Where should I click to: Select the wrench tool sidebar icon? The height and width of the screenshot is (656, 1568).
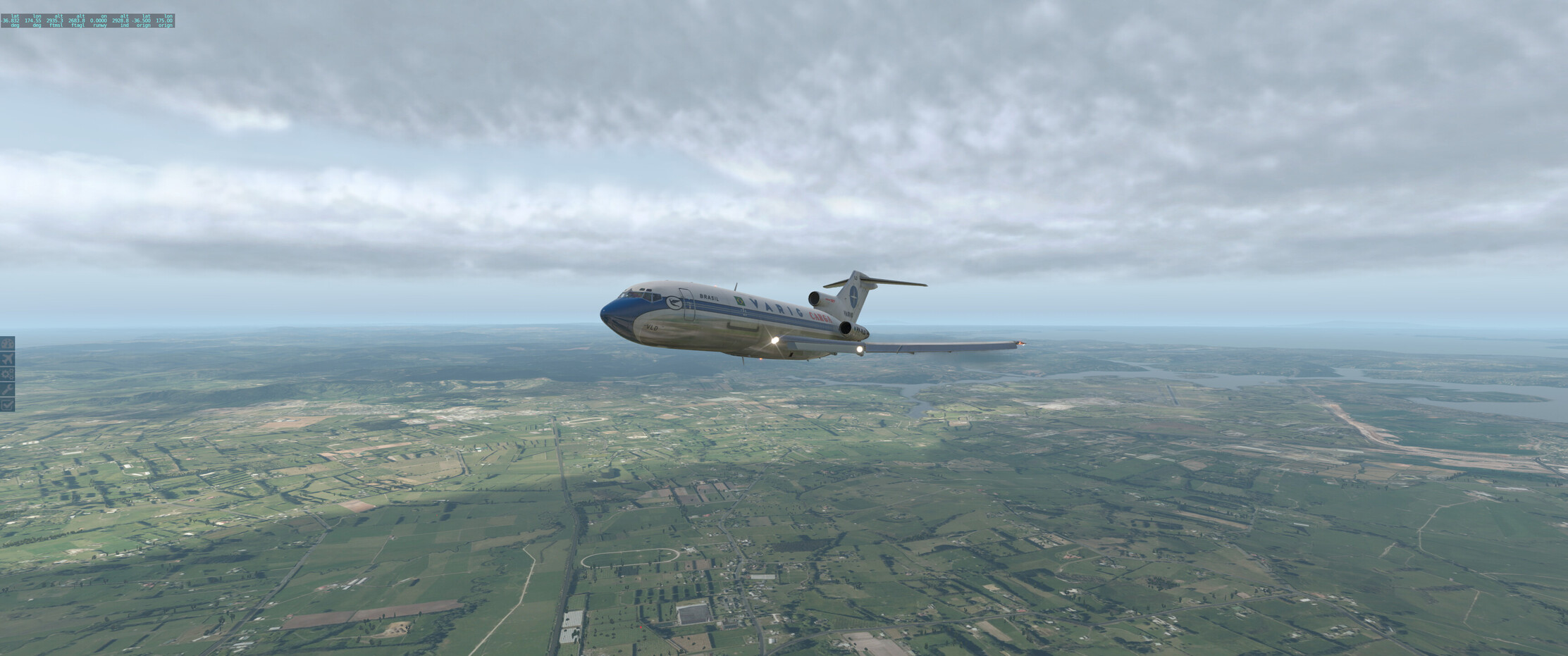7,389
